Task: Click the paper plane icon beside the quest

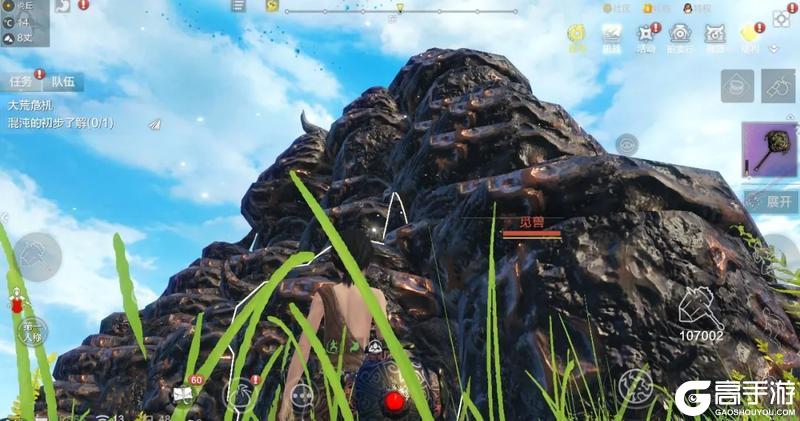Action: point(153,124)
